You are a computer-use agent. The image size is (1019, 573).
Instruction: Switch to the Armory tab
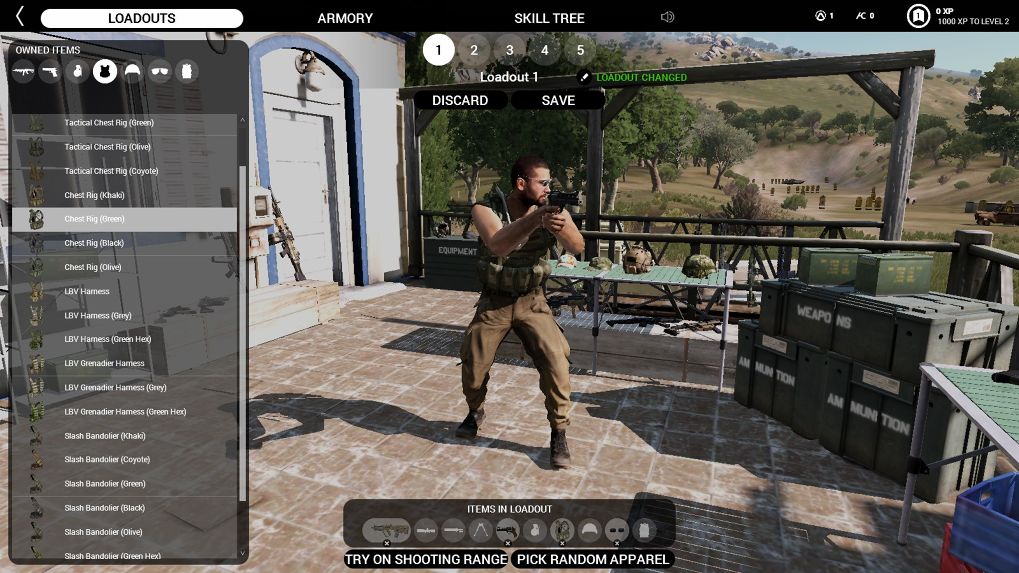coord(345,18)
